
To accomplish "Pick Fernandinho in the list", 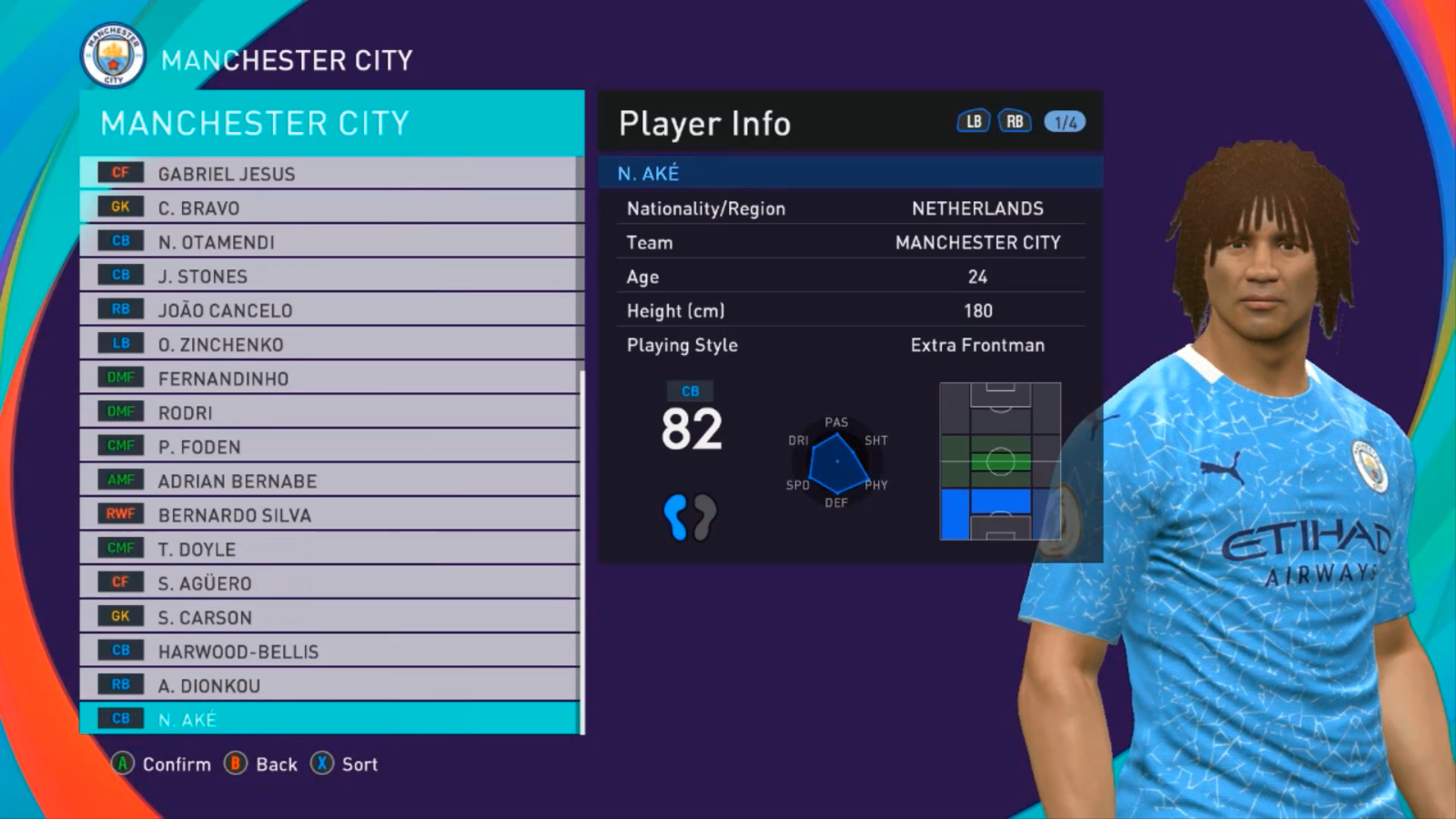I will [328, 379].
